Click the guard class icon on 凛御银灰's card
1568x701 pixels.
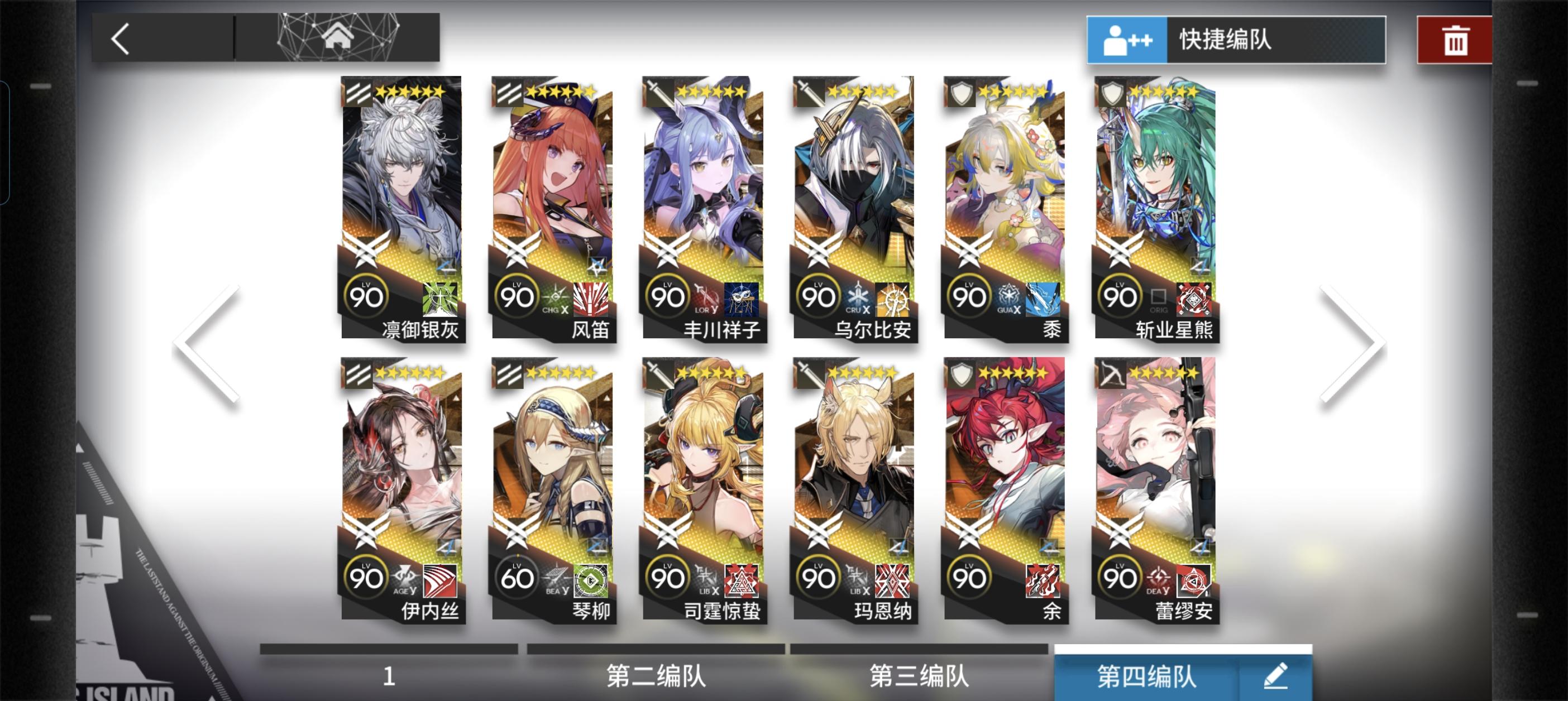coord(357,93)
